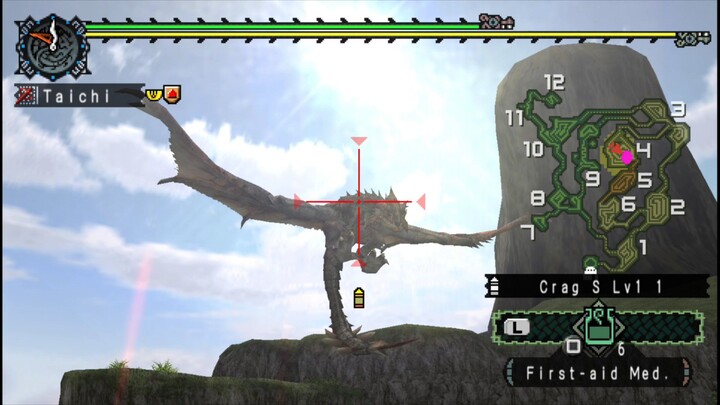Click area 9 on the minimap
The width and height of the screenshot is (720, 405).
(x=592, y=179)
